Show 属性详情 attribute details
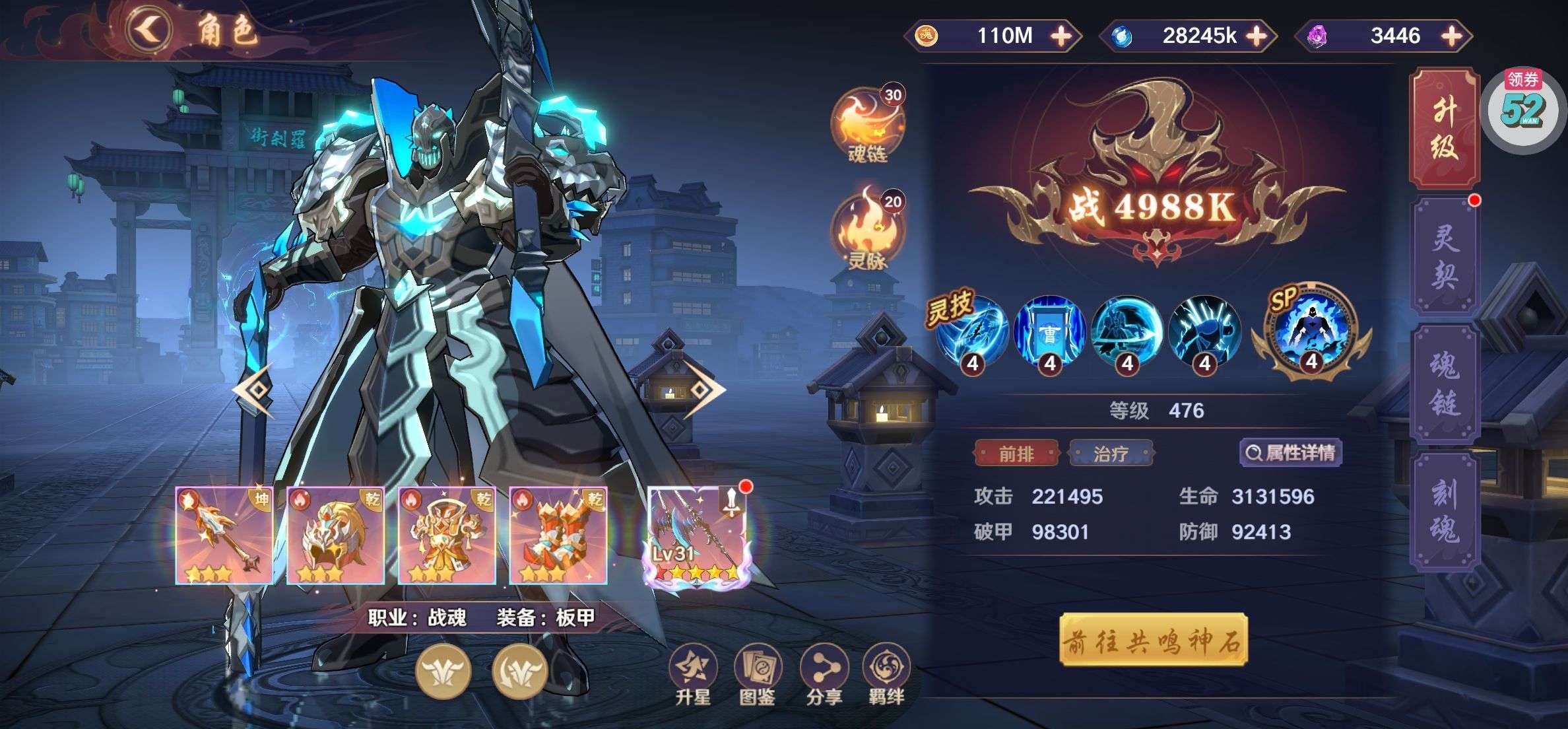This screenshot has height=729, width=1568. pyautogui.click(x=1291, y=453)
